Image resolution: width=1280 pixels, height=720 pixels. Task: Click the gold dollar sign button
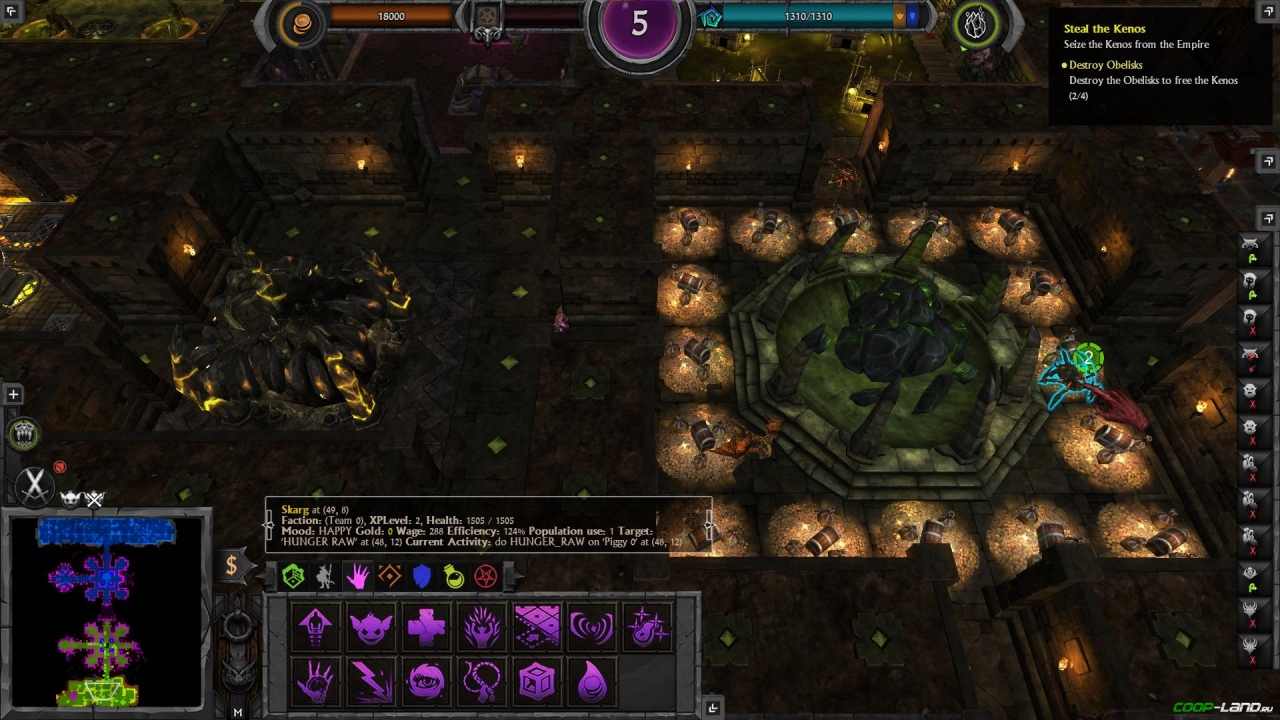(231, 566)
